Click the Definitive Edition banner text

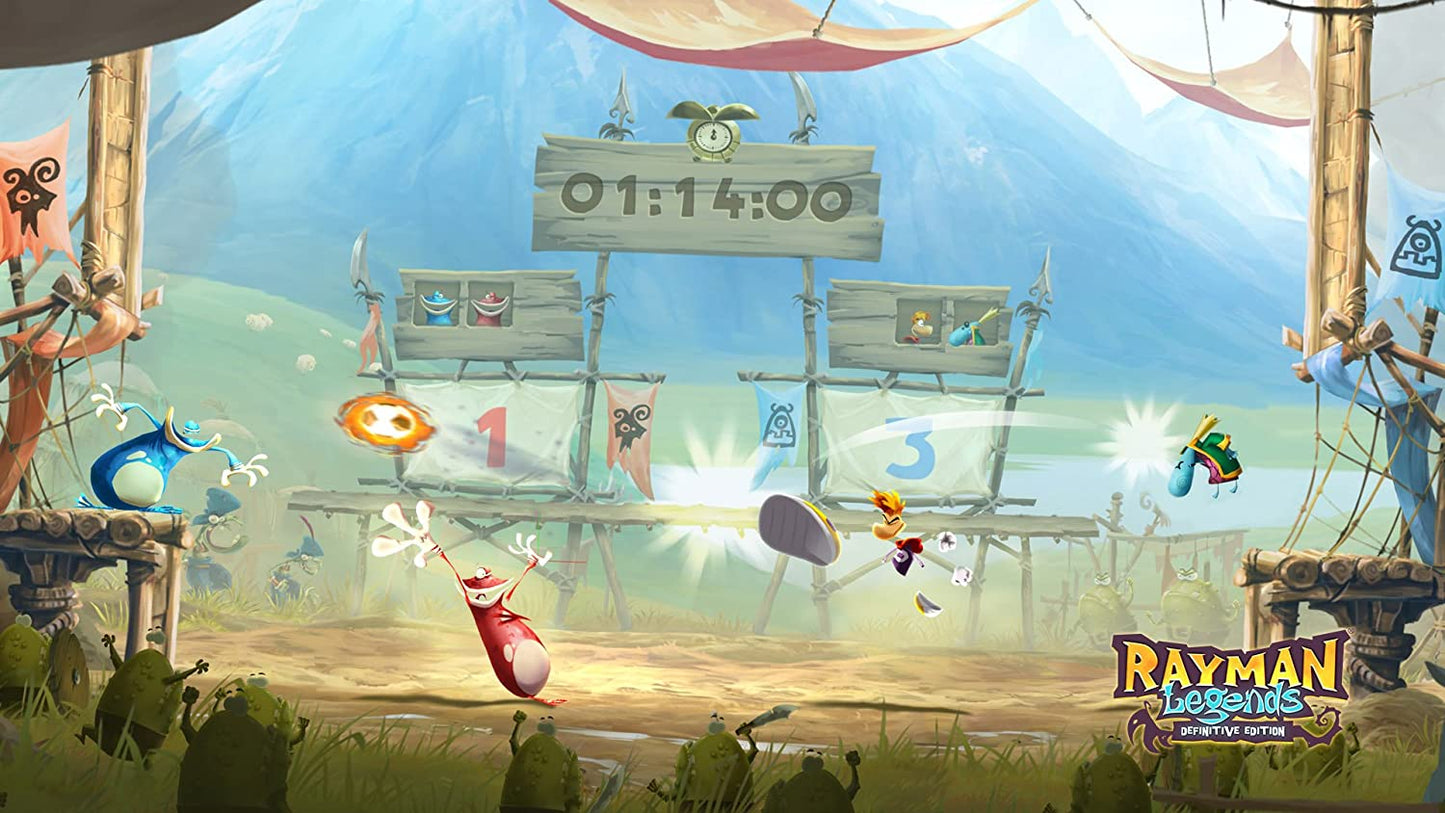click(1235, 730)
